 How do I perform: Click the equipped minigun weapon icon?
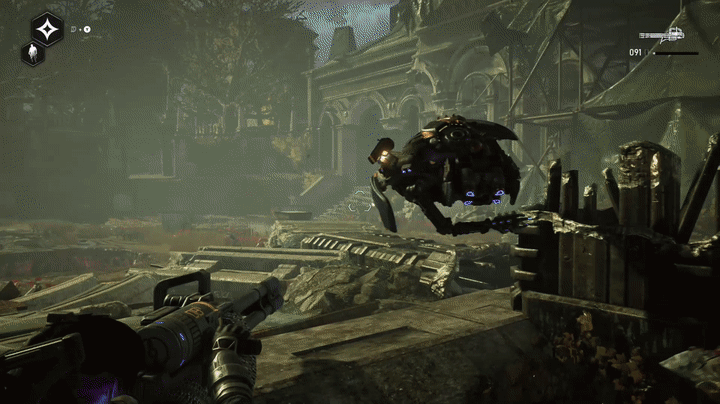662,36
